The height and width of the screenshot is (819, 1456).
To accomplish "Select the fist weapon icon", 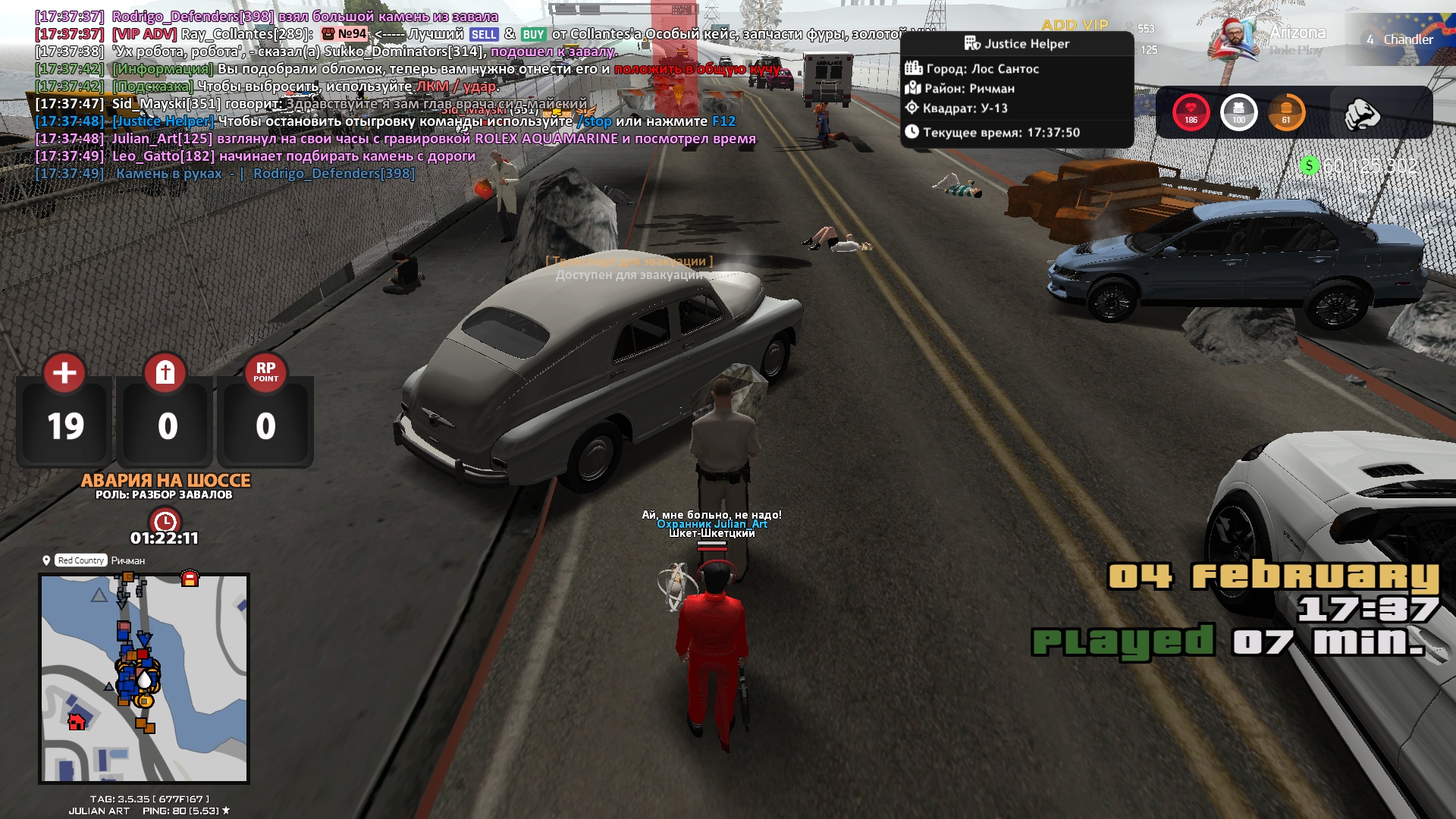I will click(x=1361, y=114).
